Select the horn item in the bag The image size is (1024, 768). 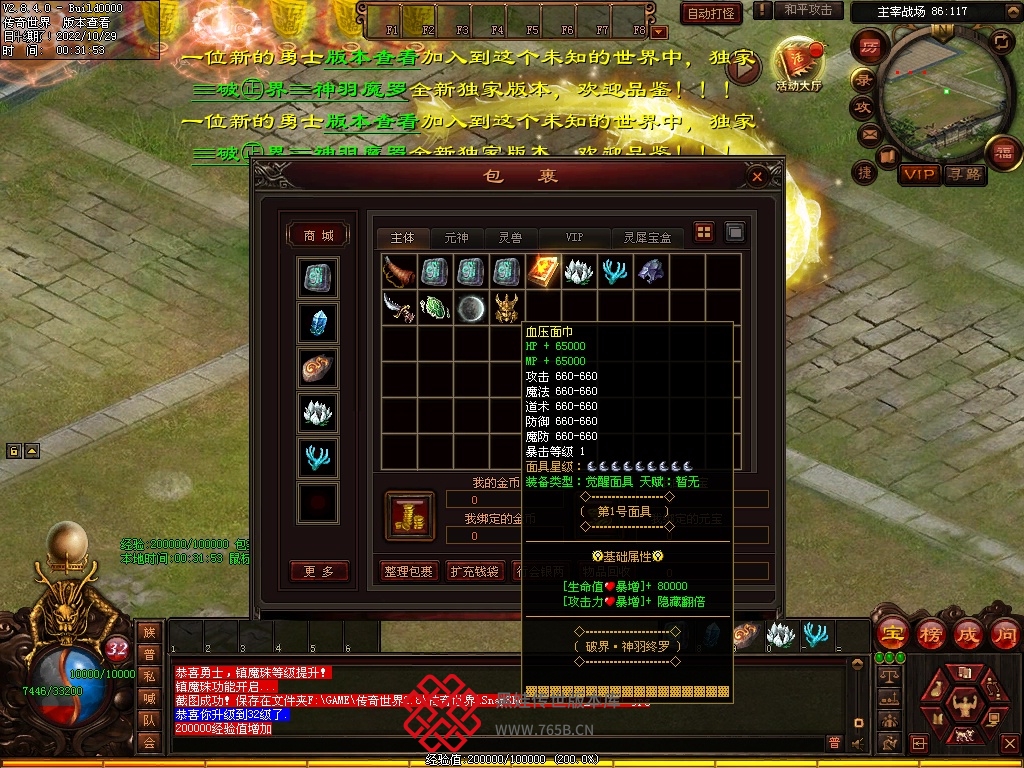(399, 271)
